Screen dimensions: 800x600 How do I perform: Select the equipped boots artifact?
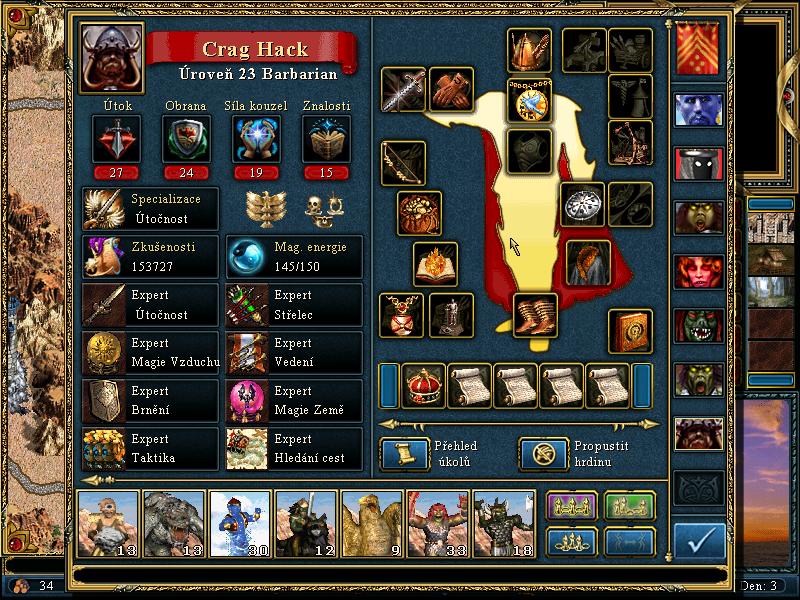click(x=535, y=314)
